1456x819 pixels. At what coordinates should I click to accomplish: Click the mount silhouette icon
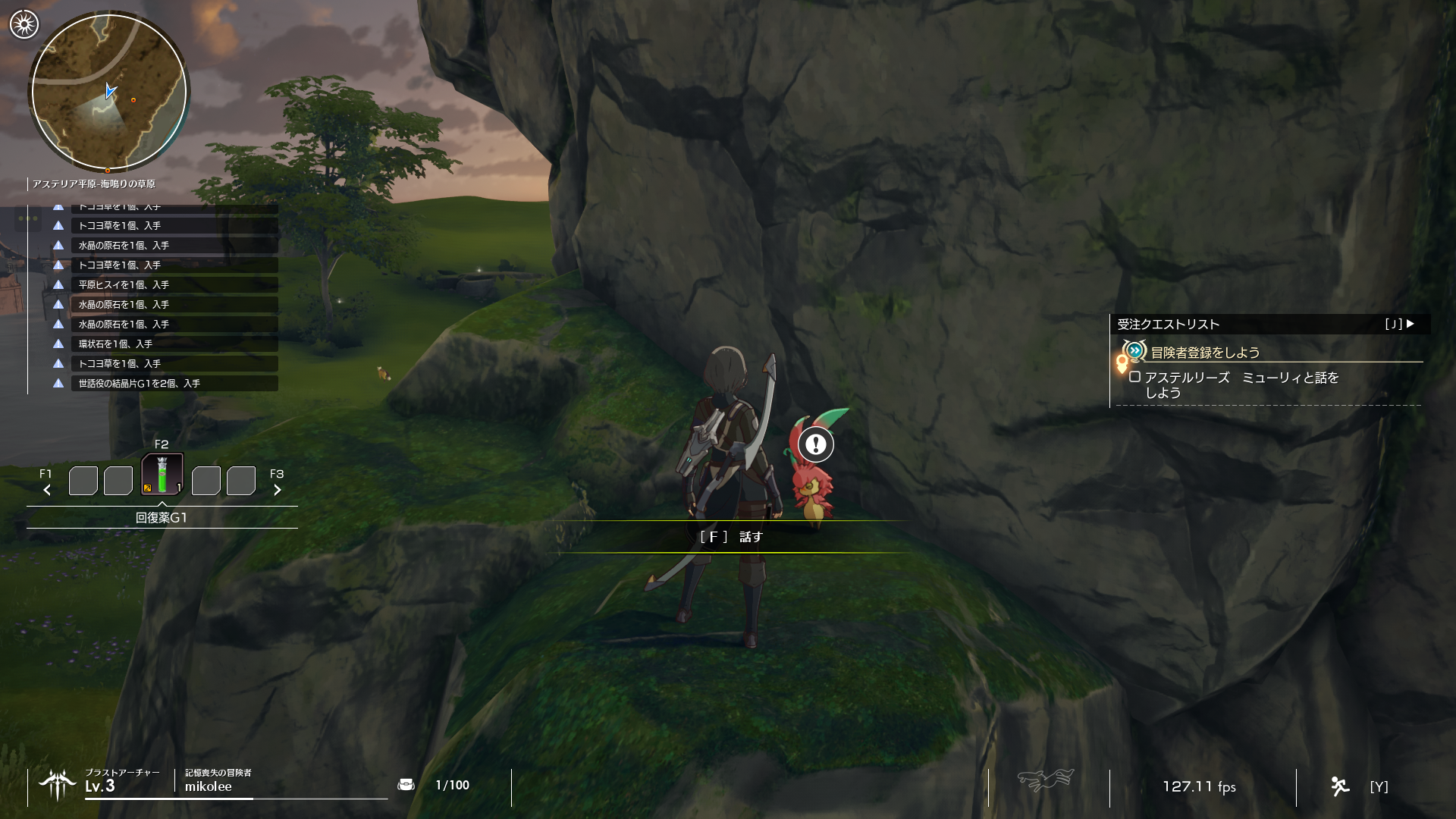click(x=1045, y=780)
